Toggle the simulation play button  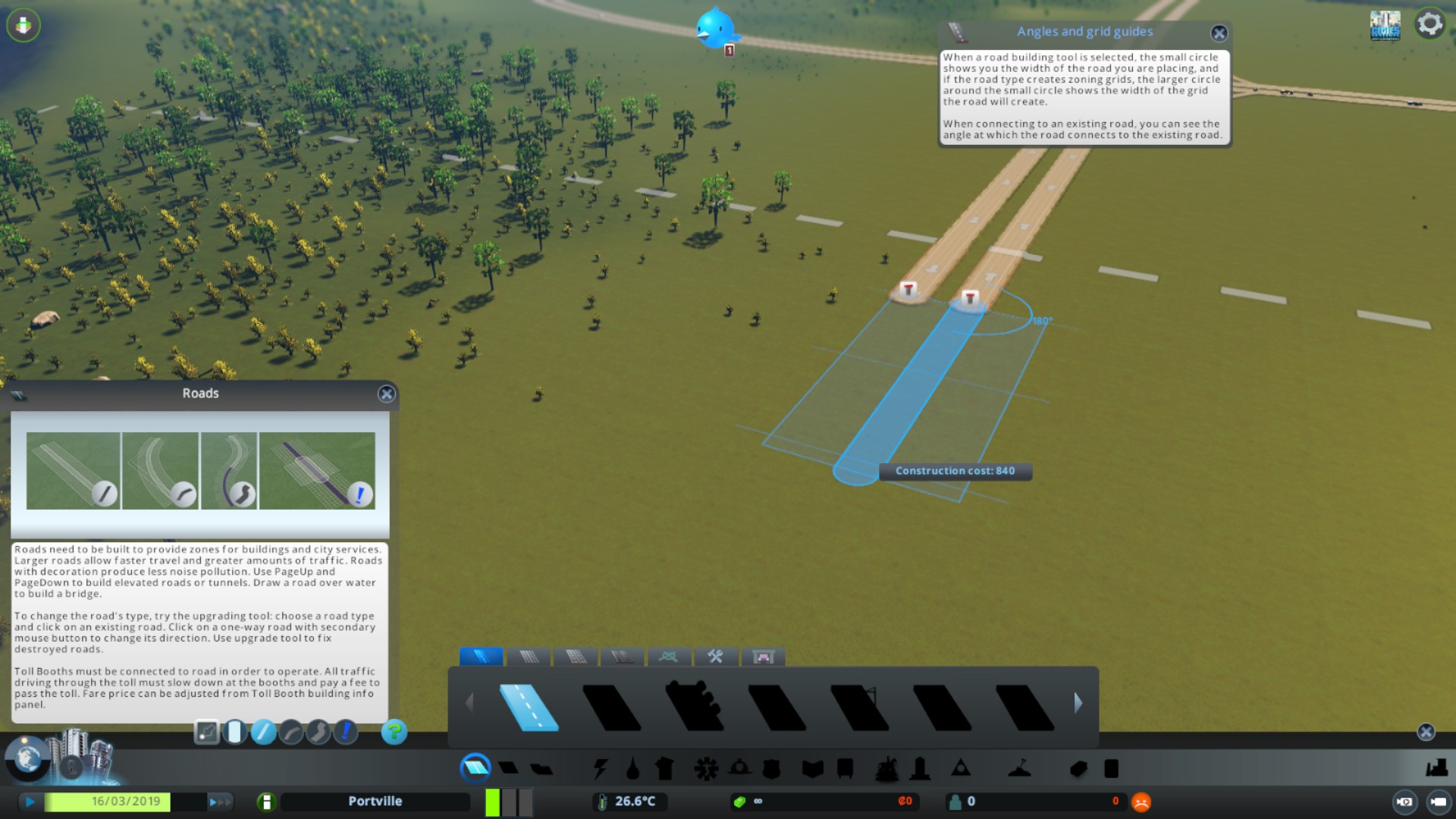(x=30, y=802)
